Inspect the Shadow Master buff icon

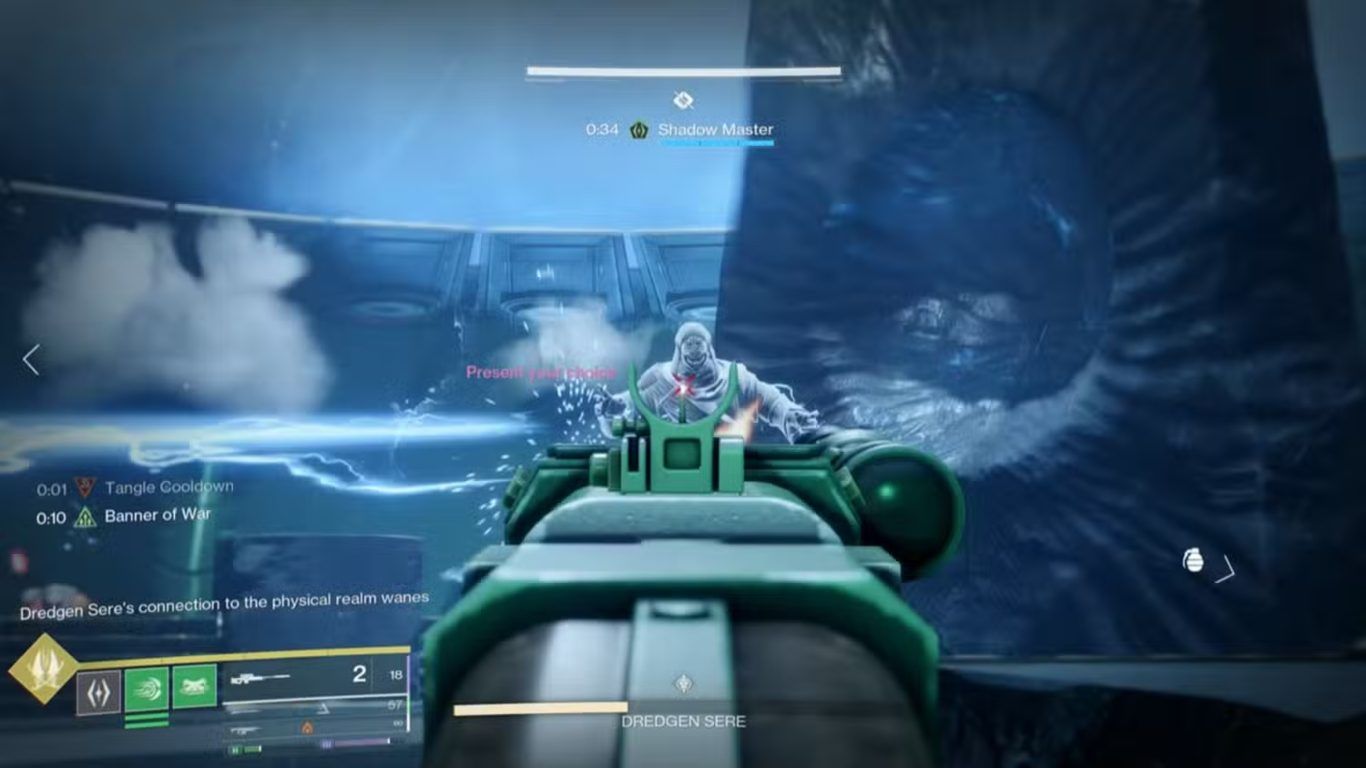point(639,130)
